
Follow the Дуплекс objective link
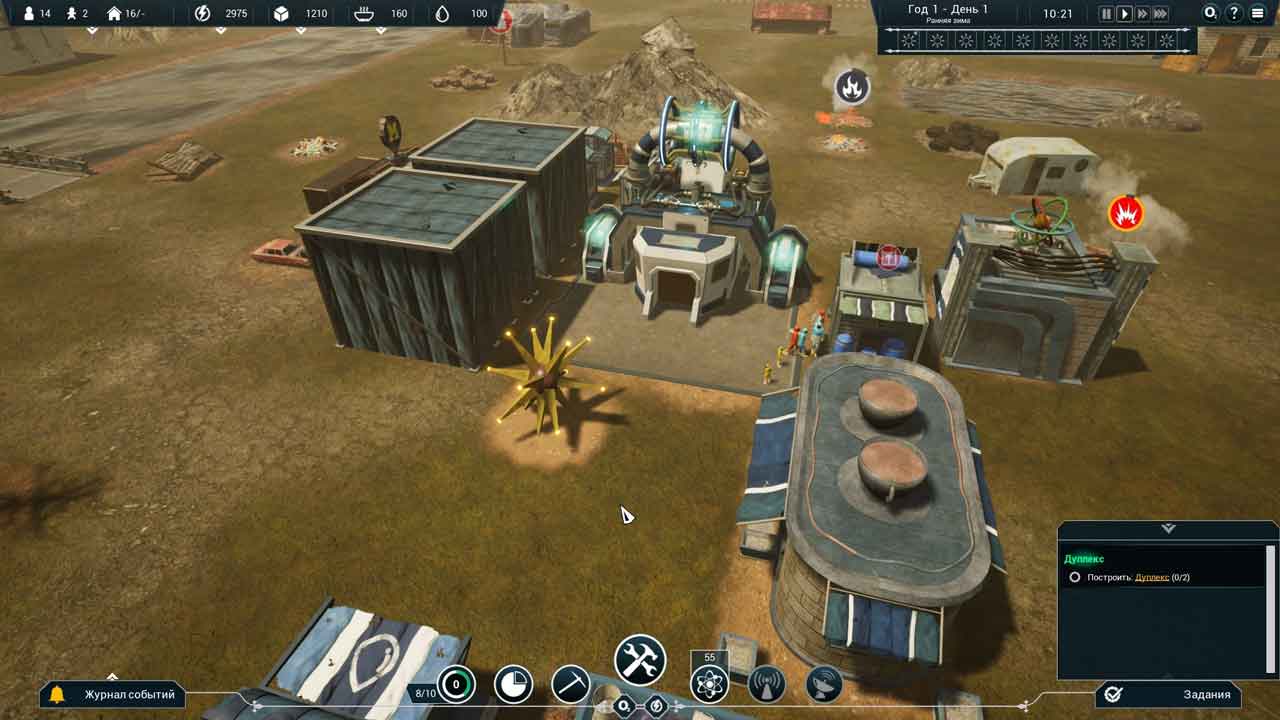tap(1151, 577)
